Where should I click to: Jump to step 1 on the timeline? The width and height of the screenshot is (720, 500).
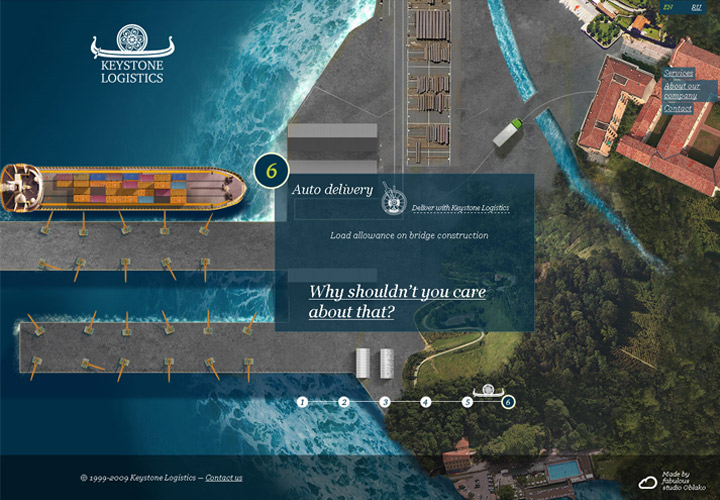[x=302, y=402]
